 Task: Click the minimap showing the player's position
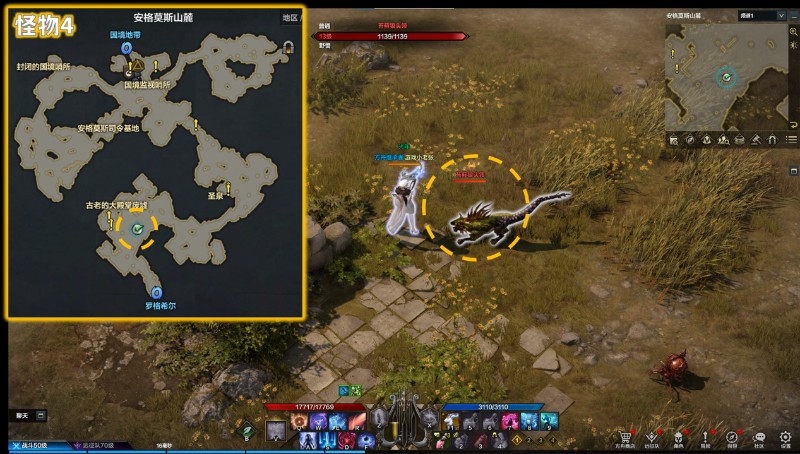pyautogui.click(x=727, y=76)
